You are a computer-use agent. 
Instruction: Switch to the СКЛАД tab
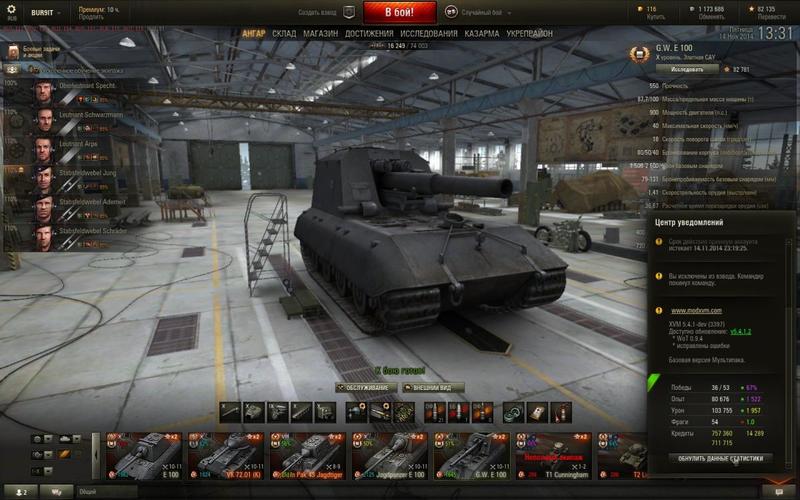coord(283,33)
